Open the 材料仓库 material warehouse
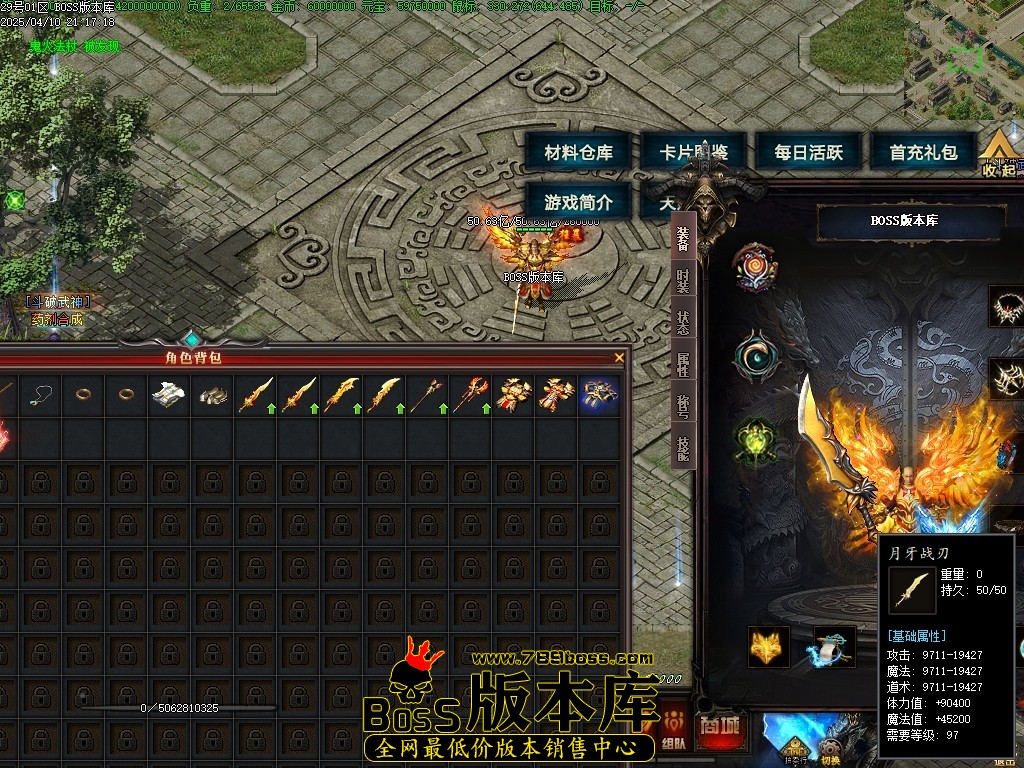1024x768 pixels. [578, 153]
